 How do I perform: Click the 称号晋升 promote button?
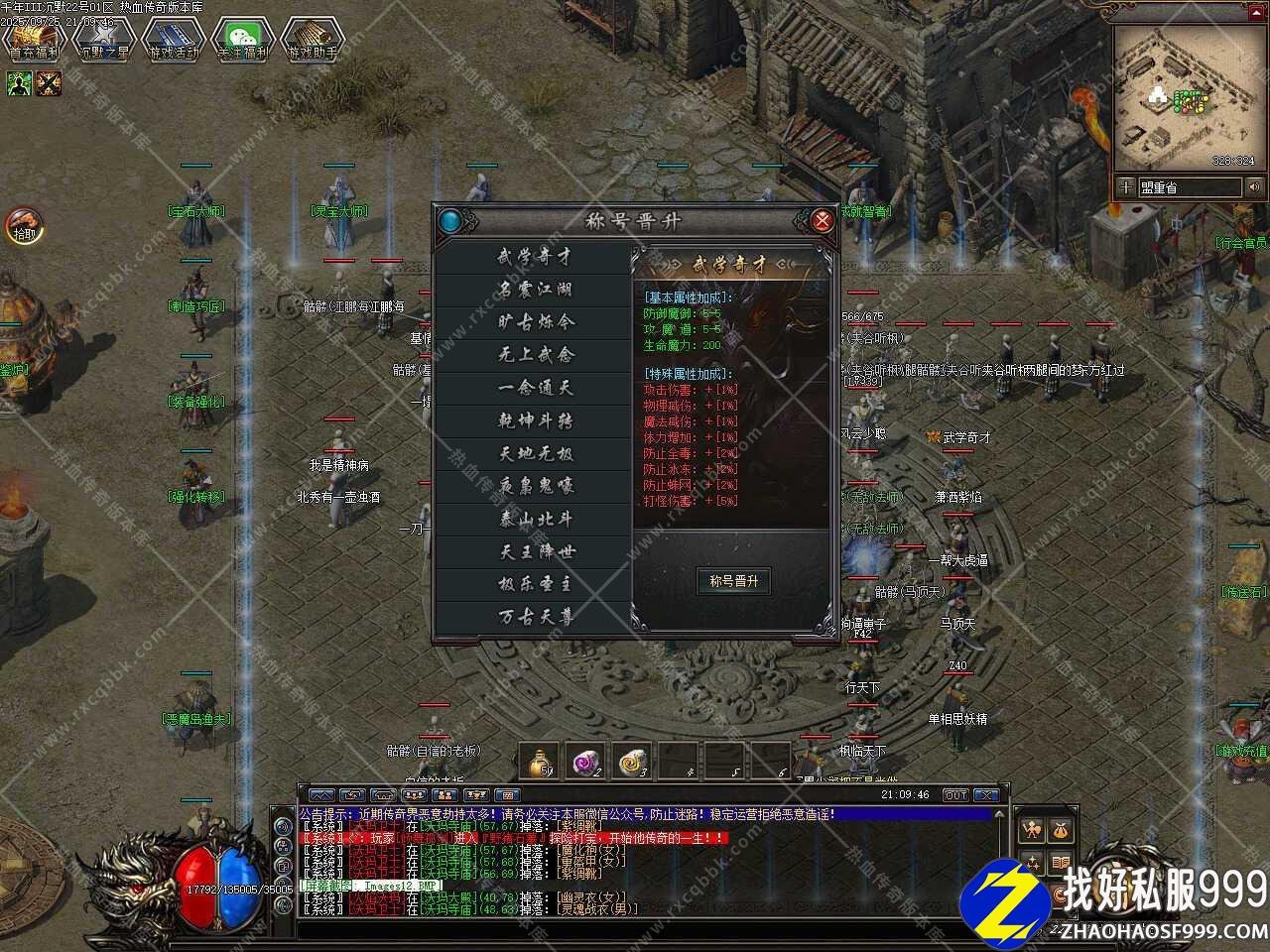[734, 581]
